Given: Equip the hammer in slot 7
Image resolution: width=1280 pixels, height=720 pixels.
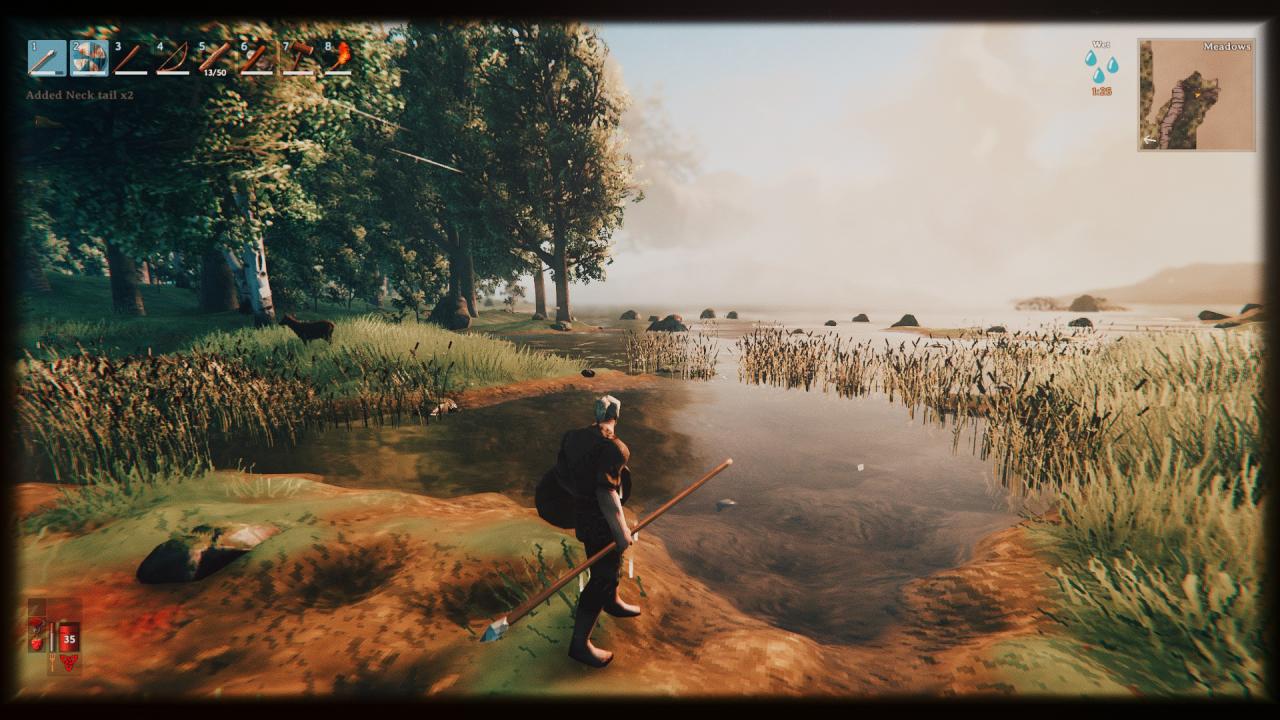Looking at the screenshot, I should (x=298, y=58).
